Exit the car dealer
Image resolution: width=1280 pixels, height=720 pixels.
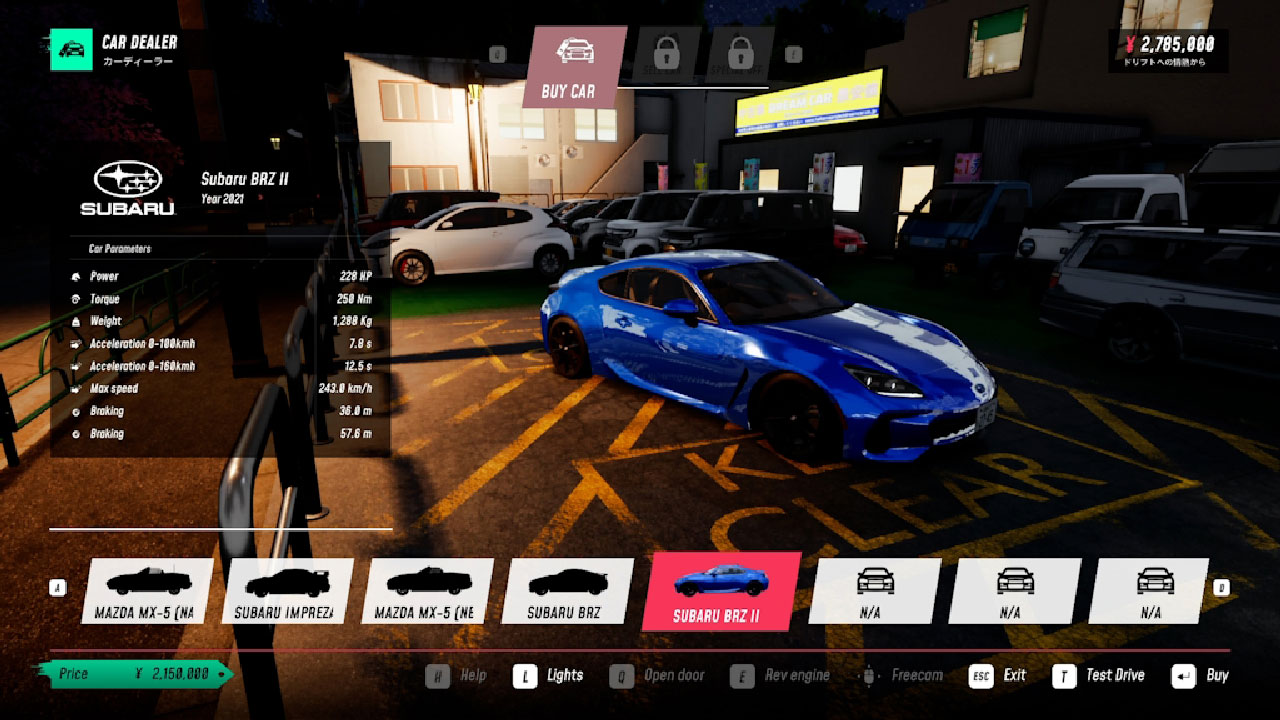click(998, 676)
